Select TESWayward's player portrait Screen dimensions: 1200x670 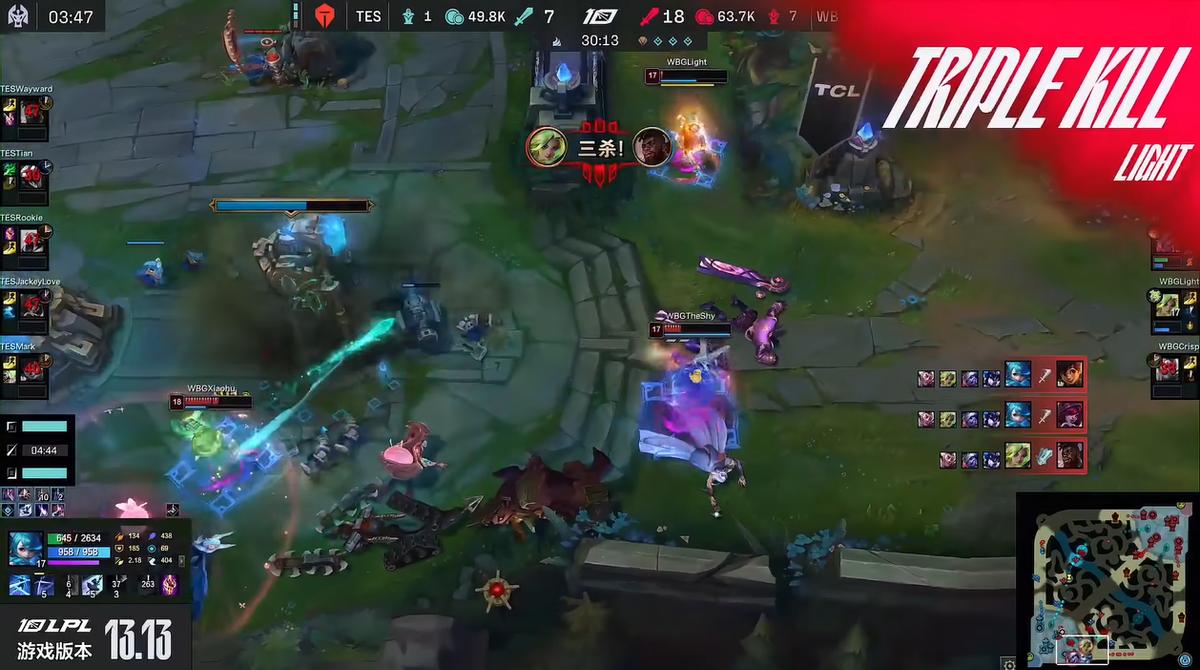coord(31,112)
